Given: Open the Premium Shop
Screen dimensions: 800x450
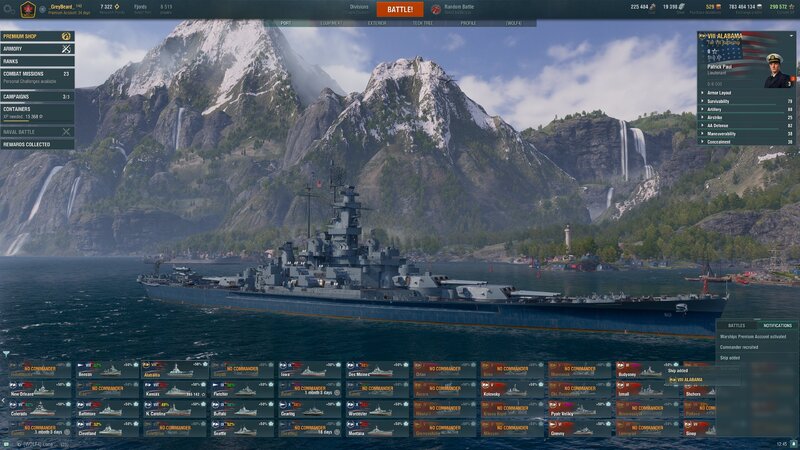Looking at the screenshot, I should click(37, 36).
